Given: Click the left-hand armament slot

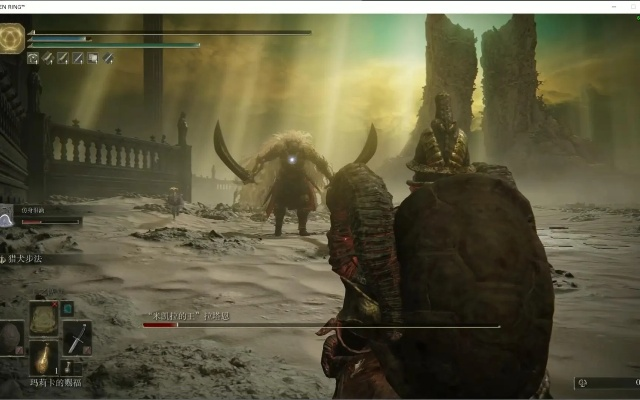Looking at the screenshot, I should coord(10,336).
